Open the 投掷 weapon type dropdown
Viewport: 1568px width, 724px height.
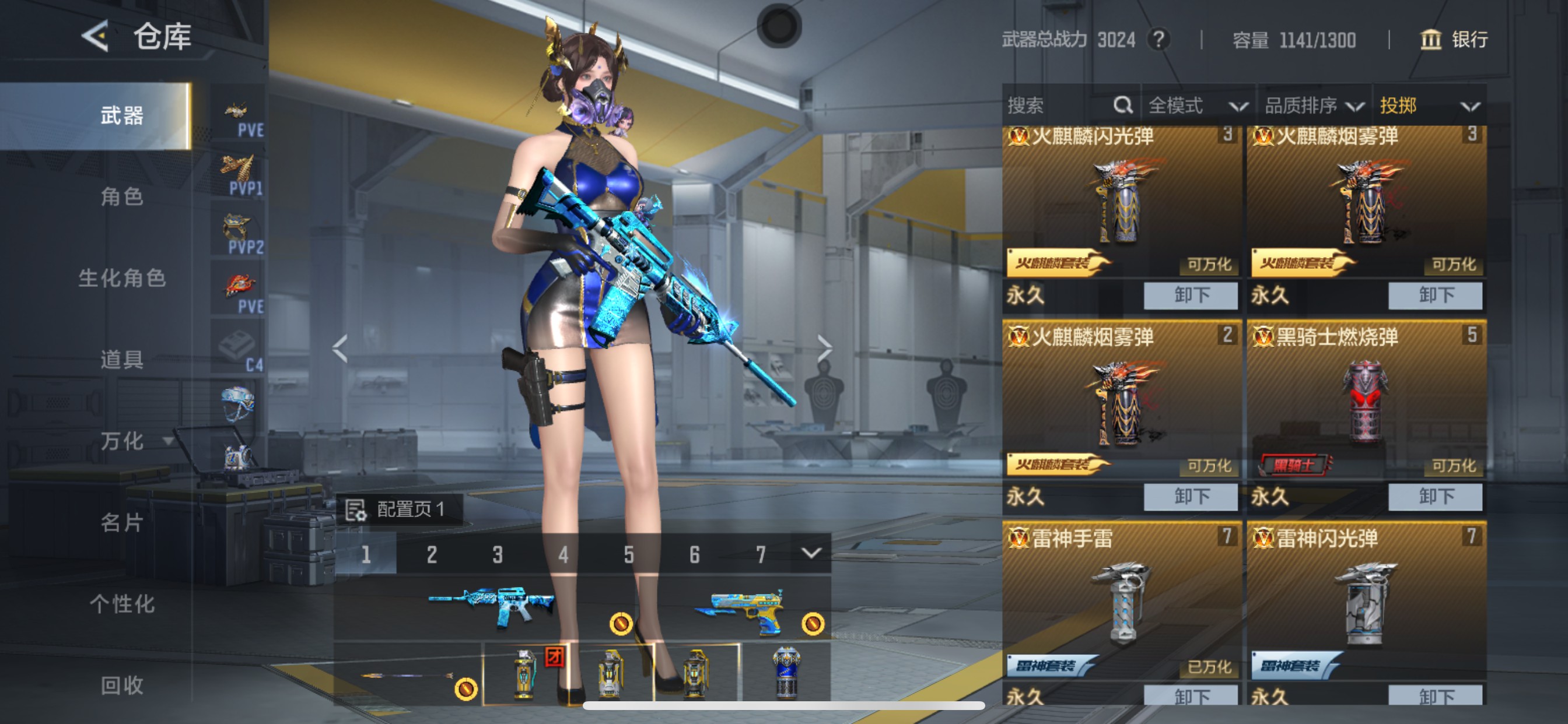pyautogui.click(x=1428, y=106)
